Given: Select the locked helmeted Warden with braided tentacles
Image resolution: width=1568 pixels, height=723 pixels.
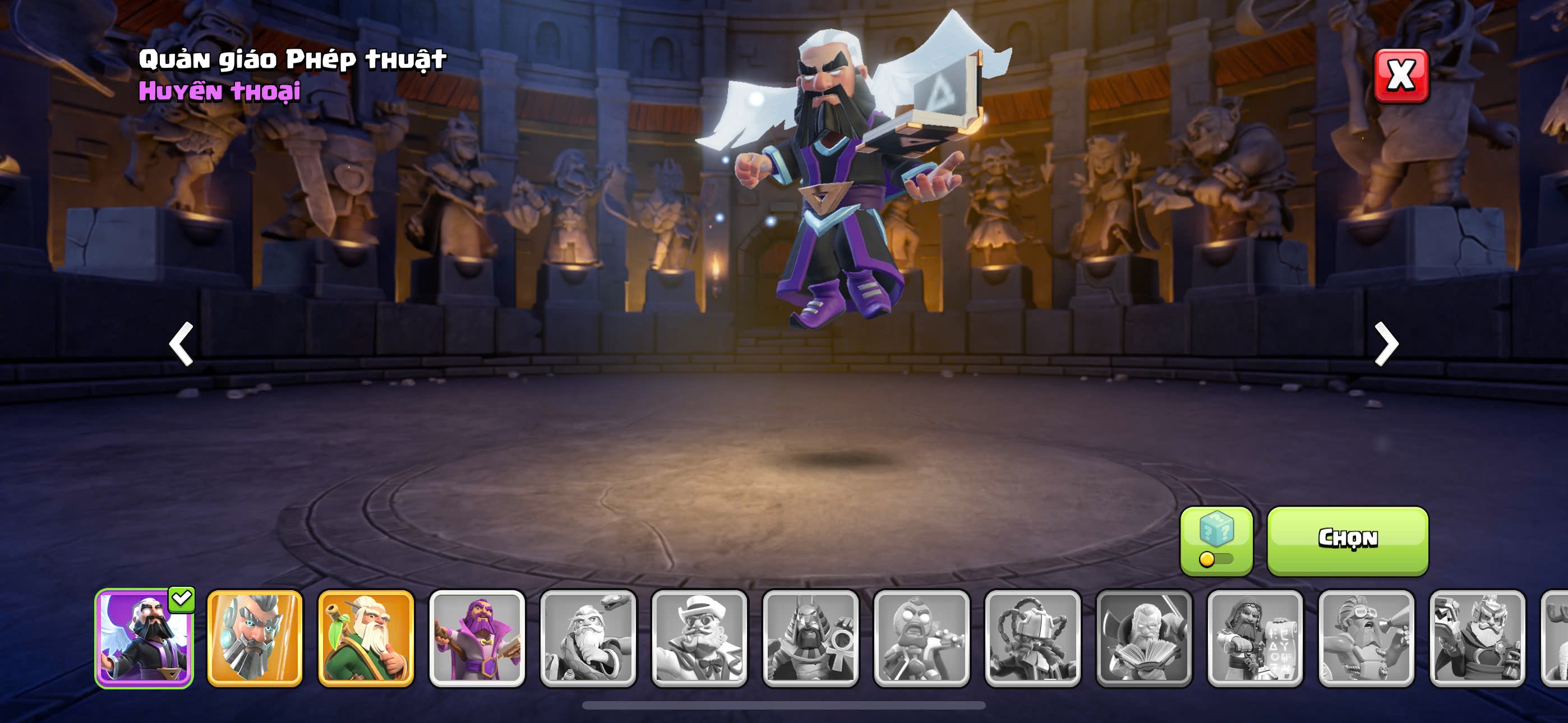Looking at the screenshot, I should (1032, 638).
